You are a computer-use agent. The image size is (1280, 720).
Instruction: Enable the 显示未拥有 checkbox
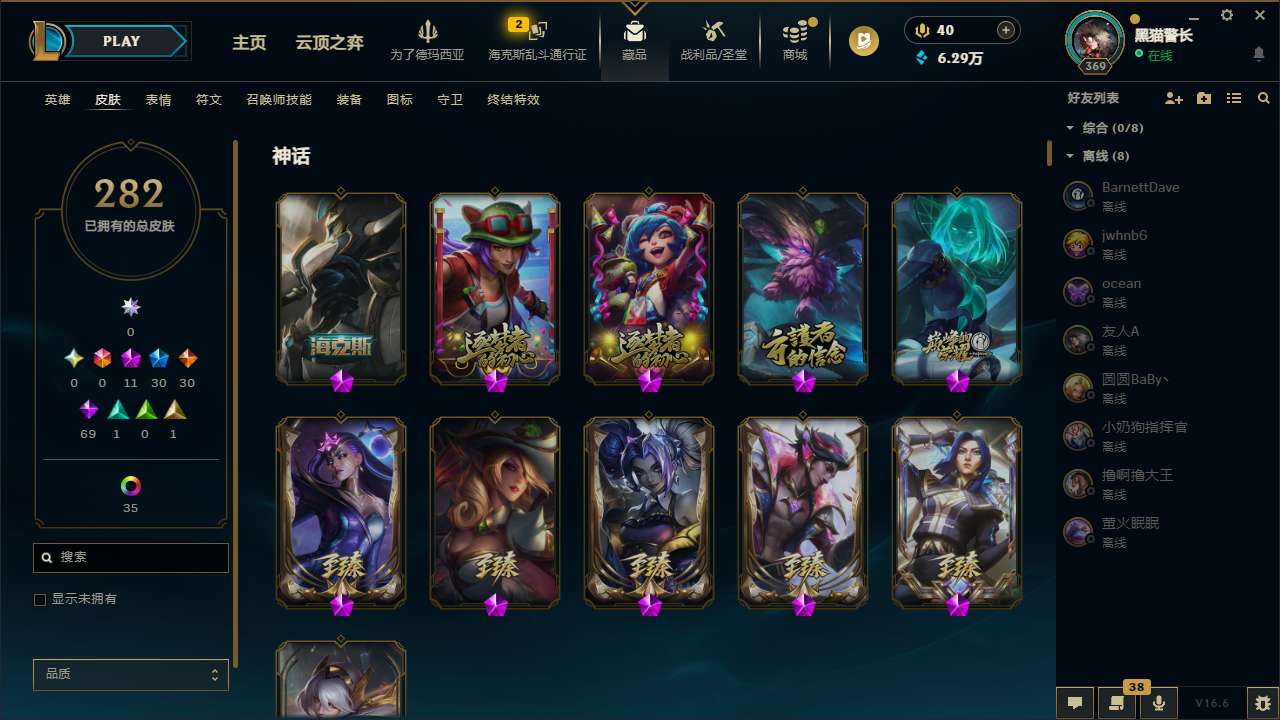pos(39,599)
